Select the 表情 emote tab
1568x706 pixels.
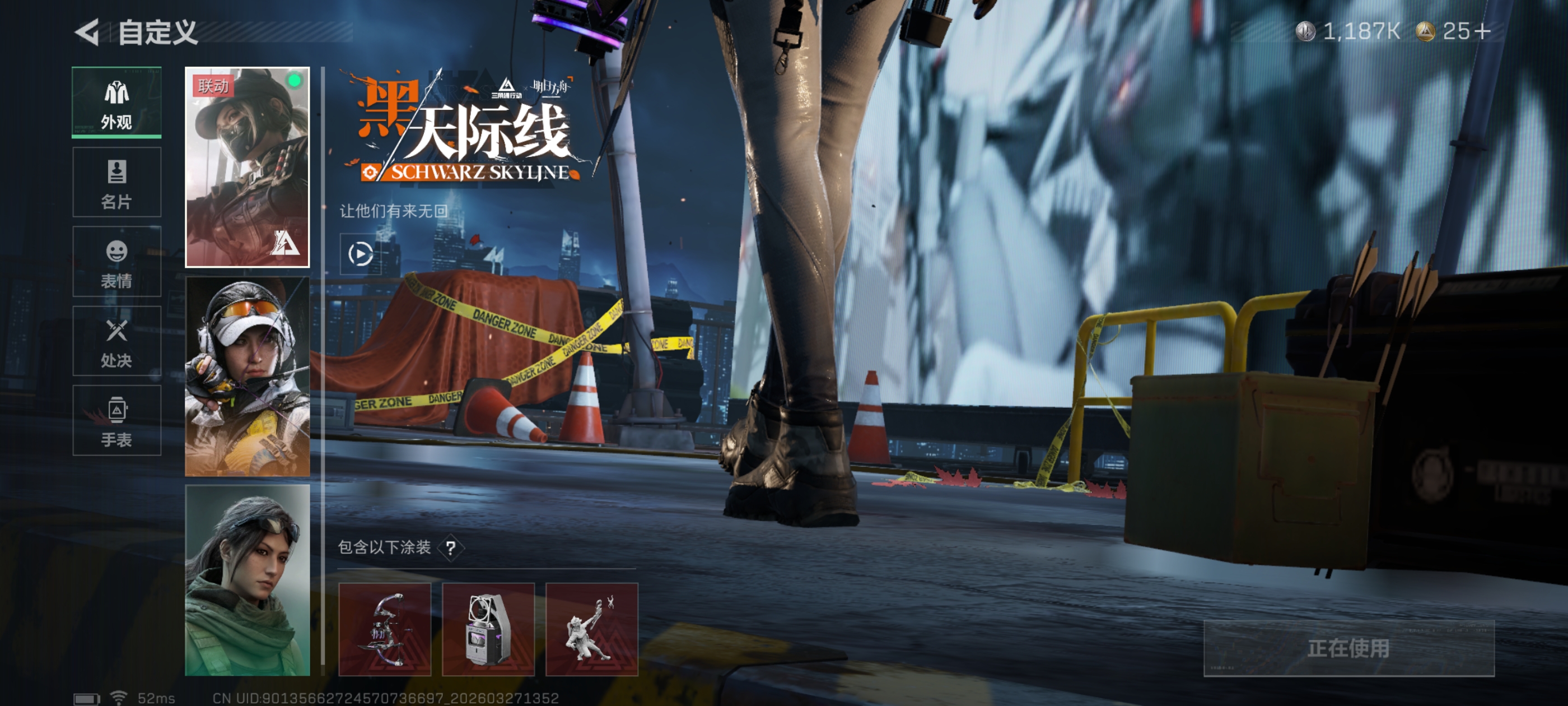coord(116,262)
